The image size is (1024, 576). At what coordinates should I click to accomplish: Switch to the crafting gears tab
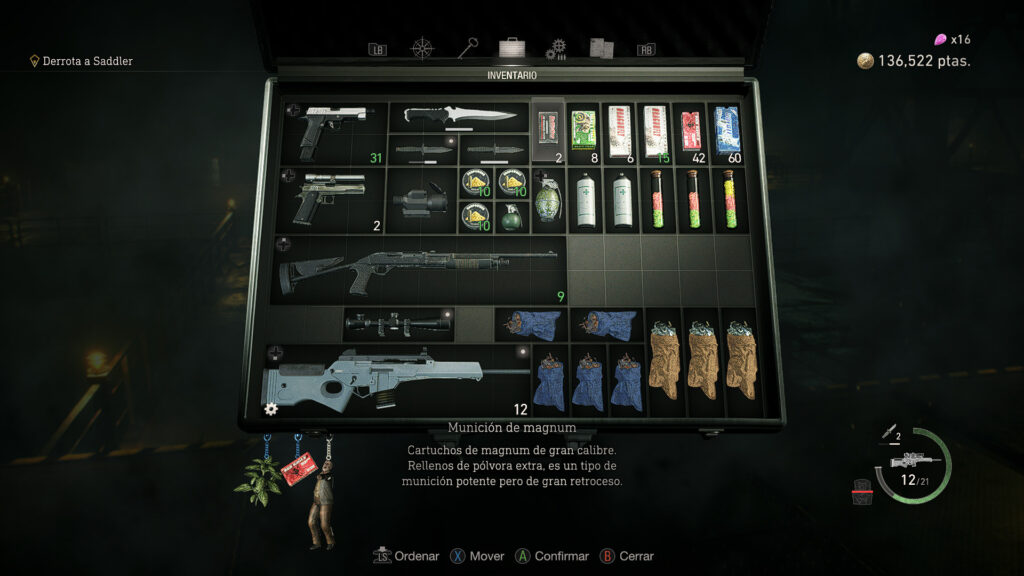pos(556,48)
